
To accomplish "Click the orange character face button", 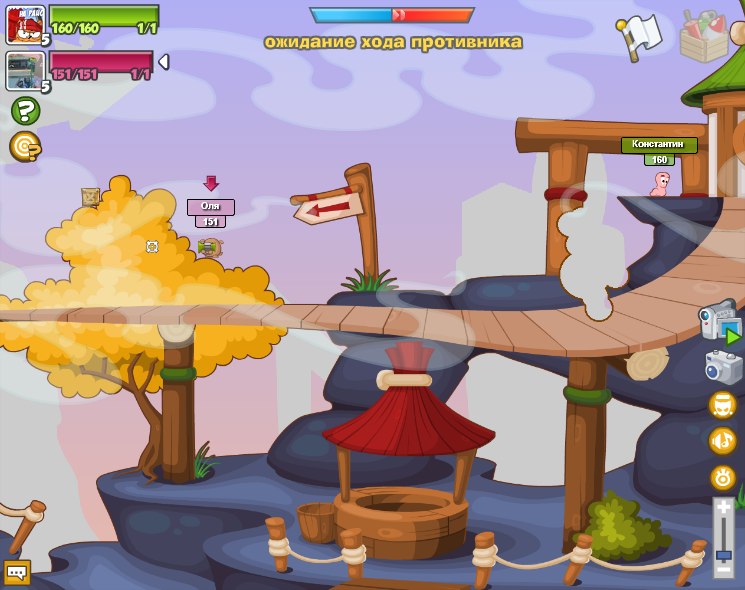I will point(722,405).
